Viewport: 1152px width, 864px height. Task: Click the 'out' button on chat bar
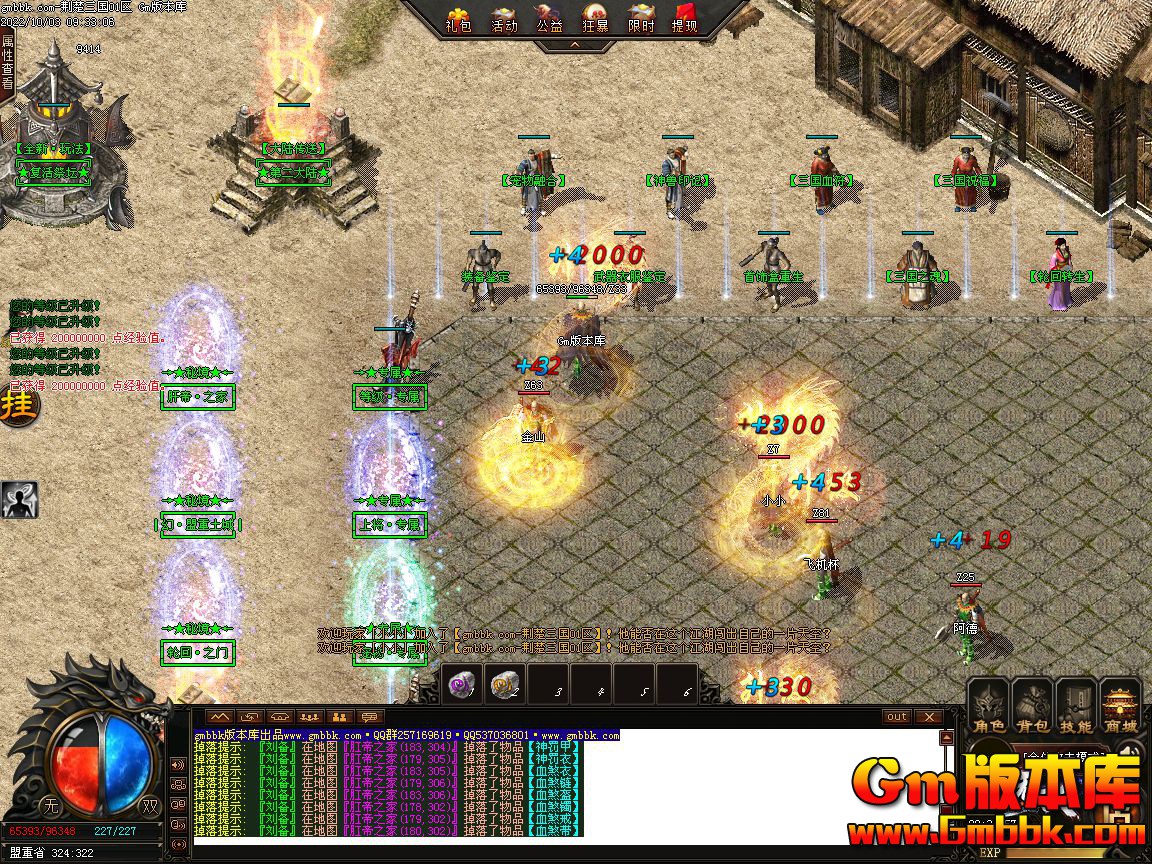pos(897,716)
